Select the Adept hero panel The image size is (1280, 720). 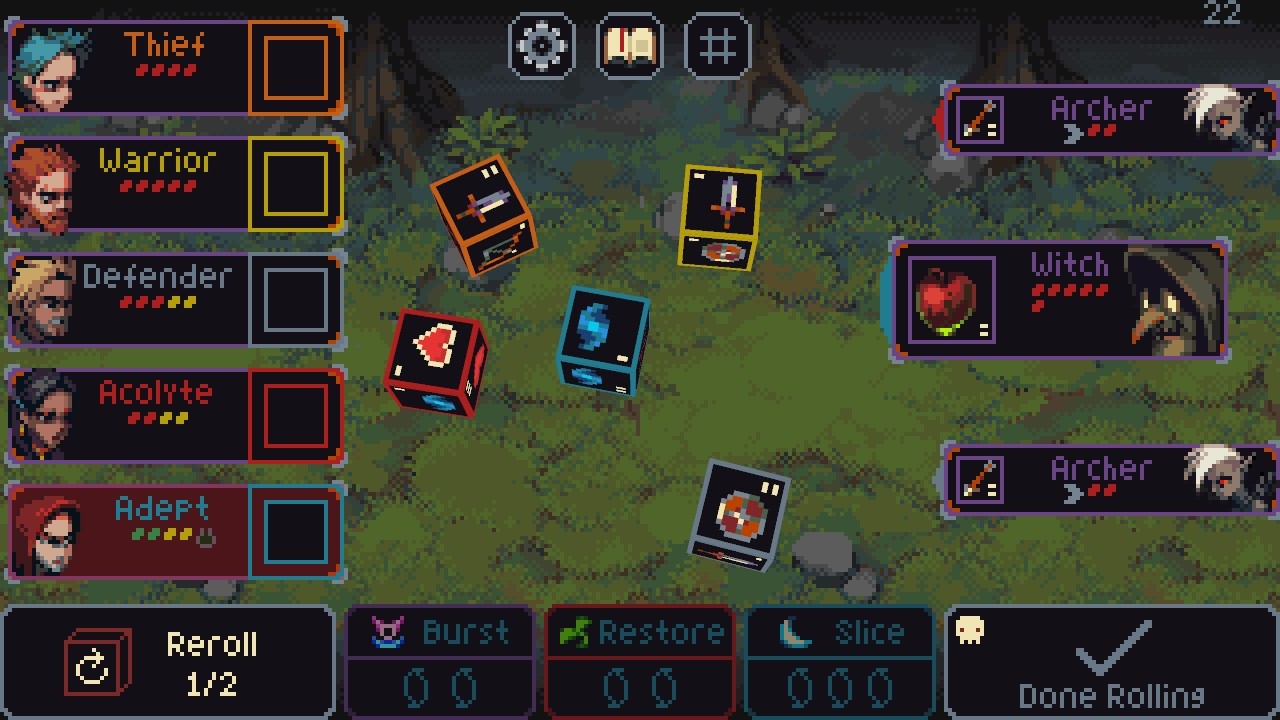[x=130, y=531]
